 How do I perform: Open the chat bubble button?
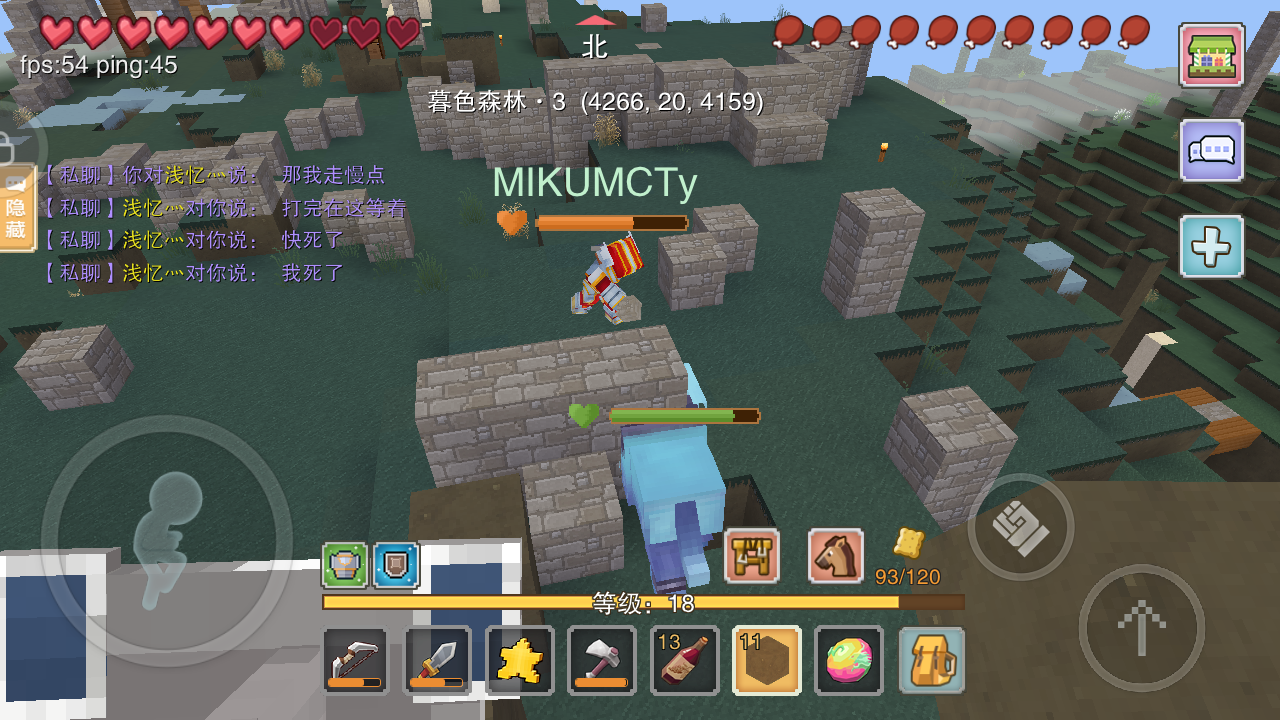pyautogui.click(x=1211, y=151)
